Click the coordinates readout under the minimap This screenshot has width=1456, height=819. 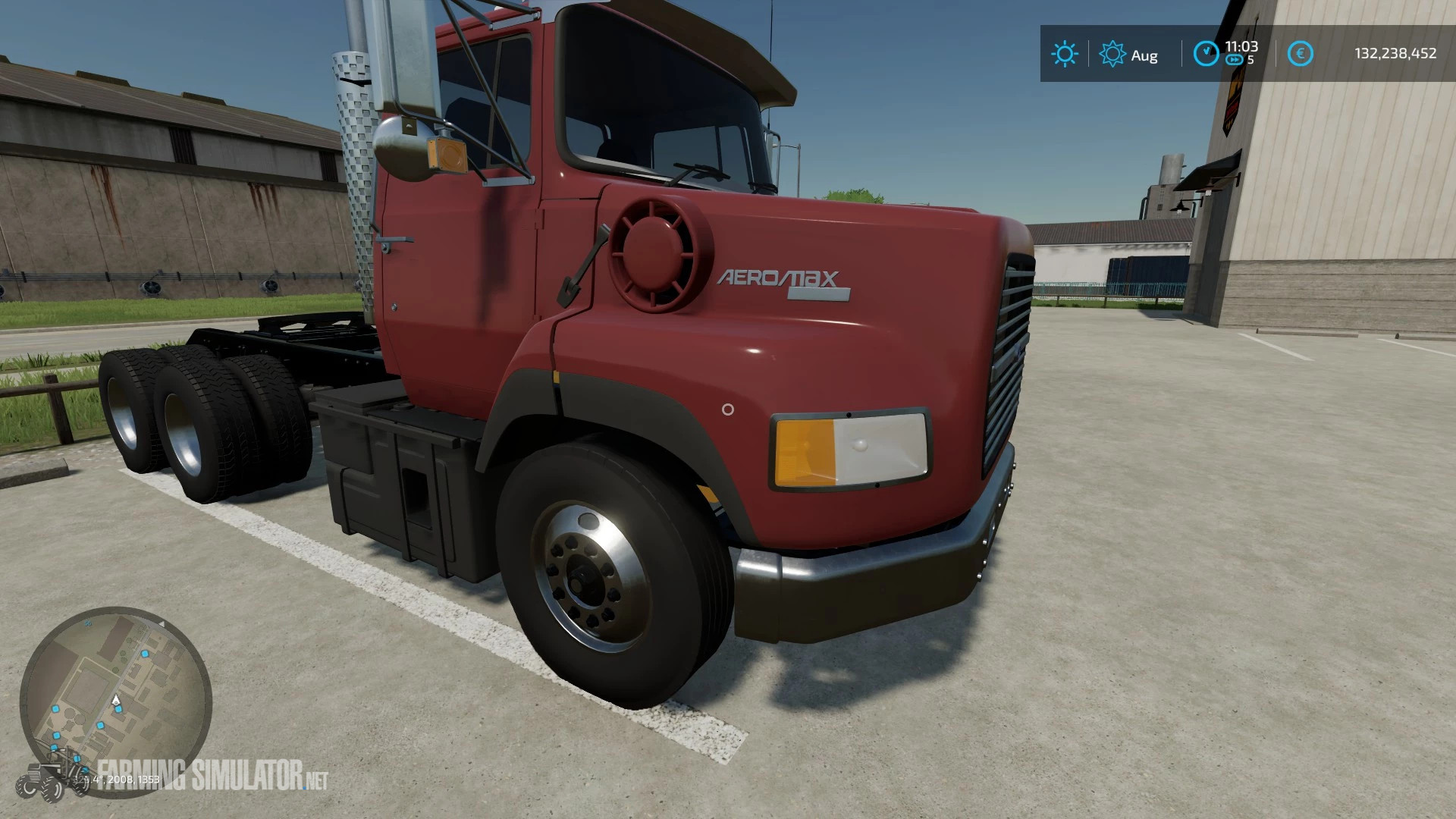click(x=115, y=779)
